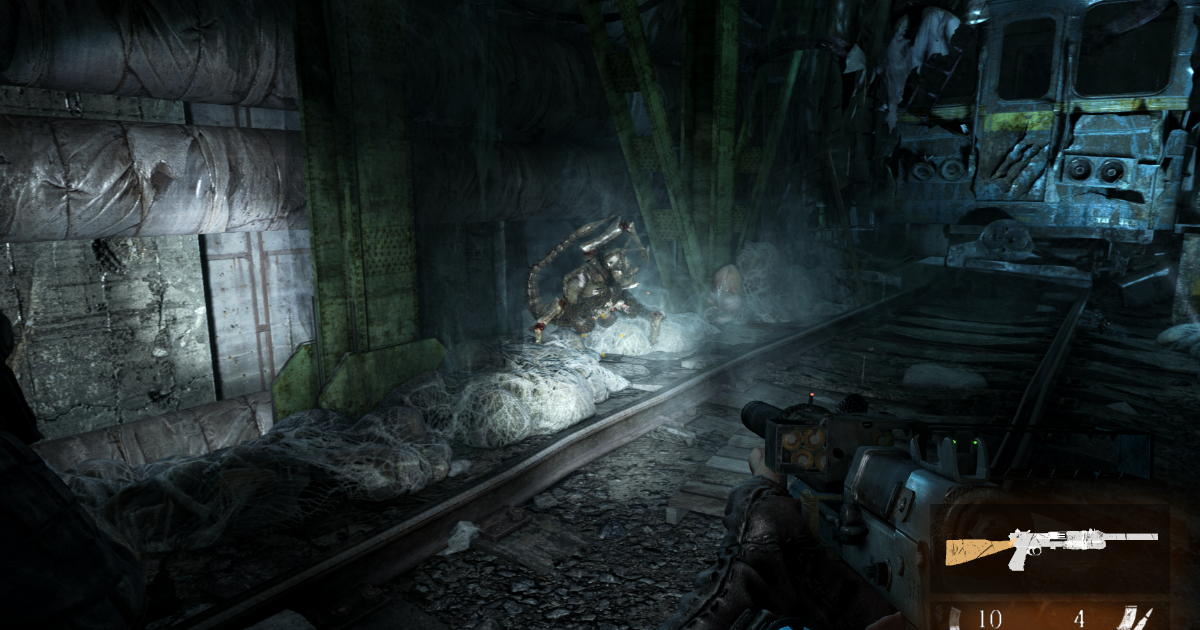
Task: Click the bullet and magazine ammo icon
Action: (1135, 619)
